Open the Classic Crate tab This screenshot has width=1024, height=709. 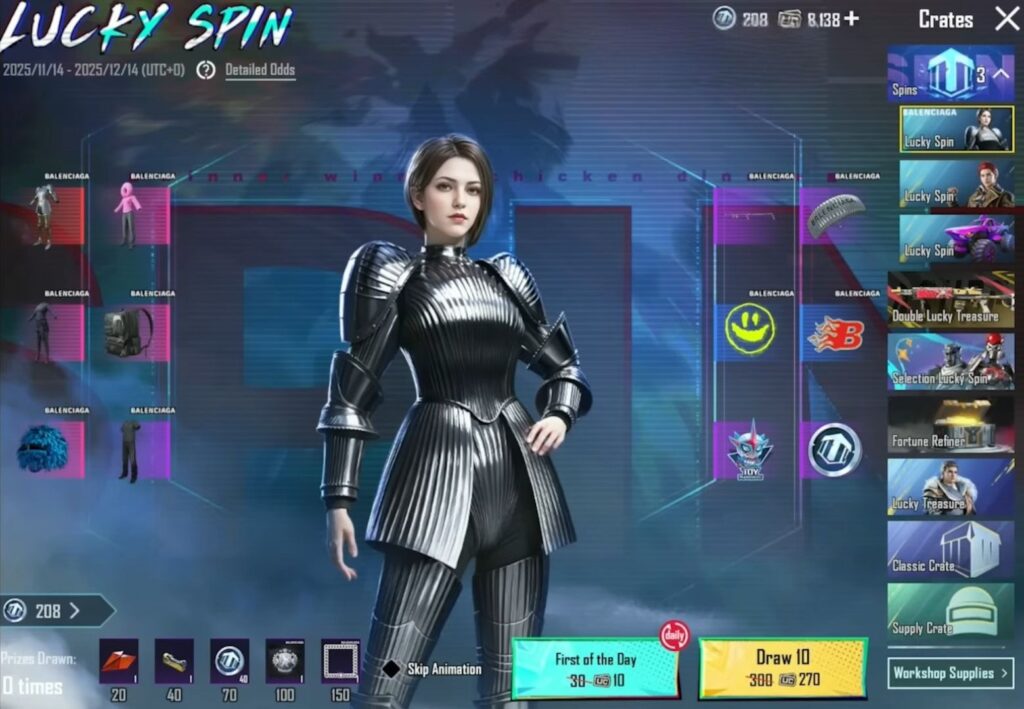click(950, 549)
